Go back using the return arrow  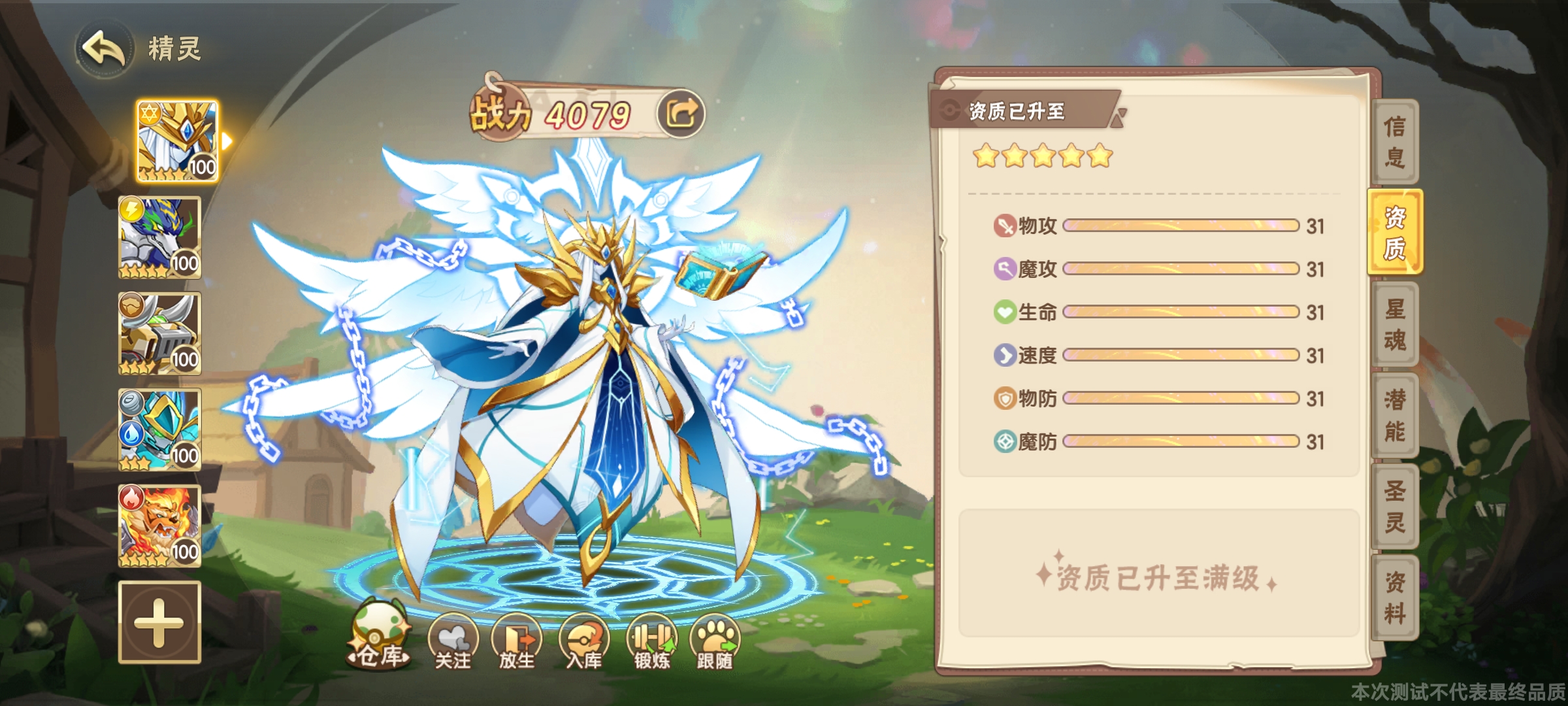103,50
